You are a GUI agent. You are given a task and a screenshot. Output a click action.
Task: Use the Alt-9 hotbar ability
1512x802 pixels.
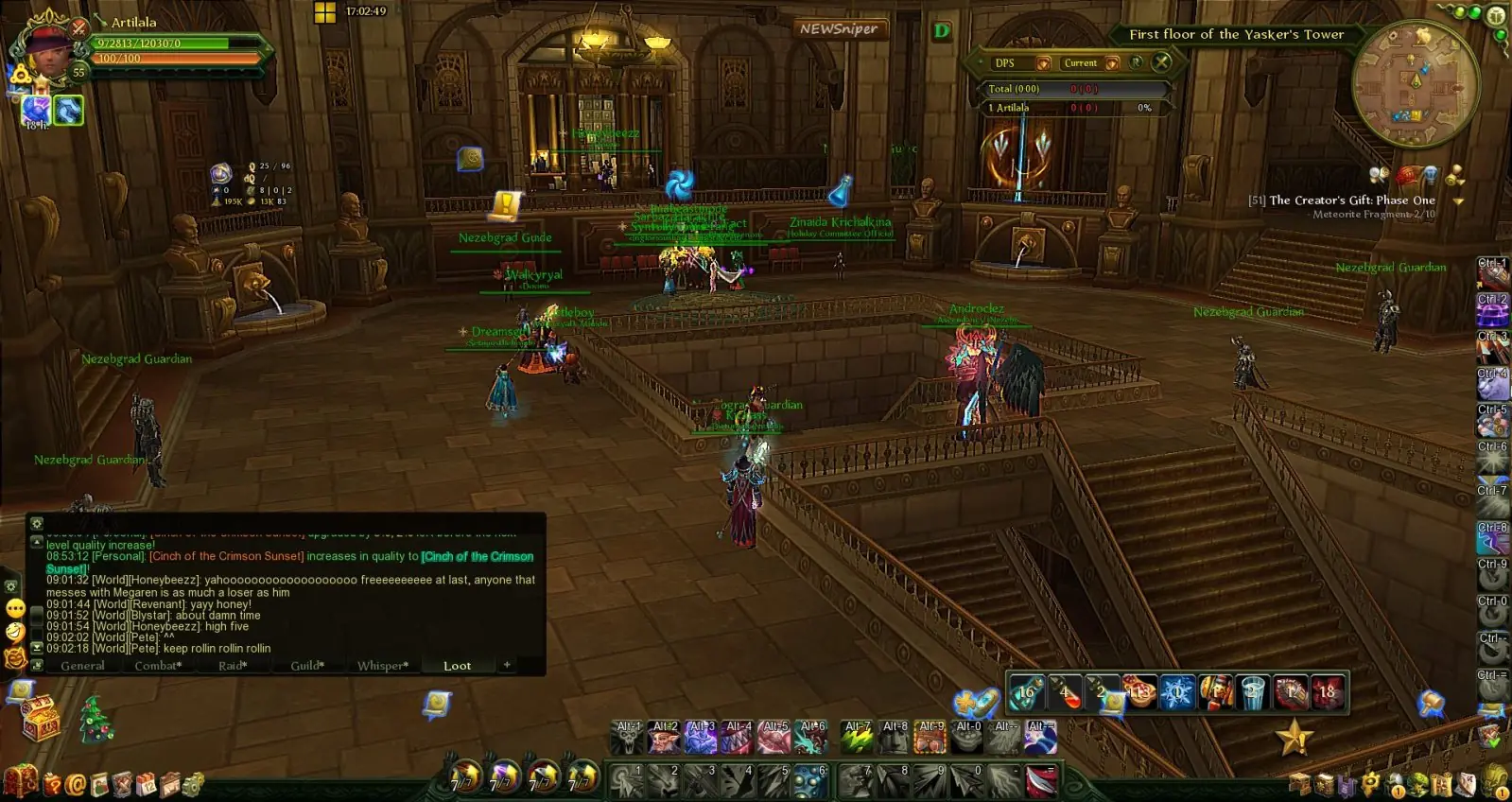tap(930, 738)
